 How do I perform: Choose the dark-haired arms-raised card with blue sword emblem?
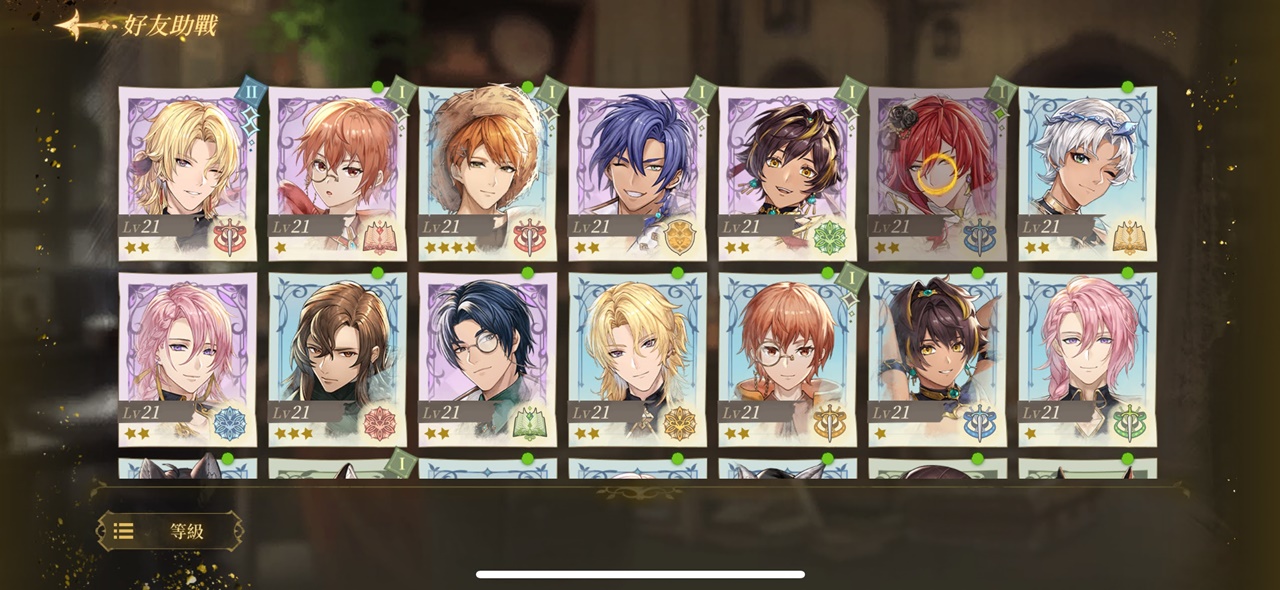(937, 358)
